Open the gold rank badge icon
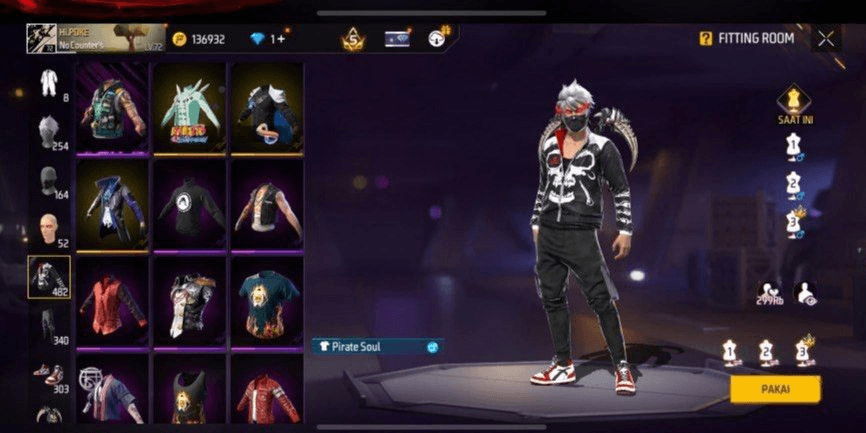The width and height of the screenshot is (866, 433). tap(353, 40)
